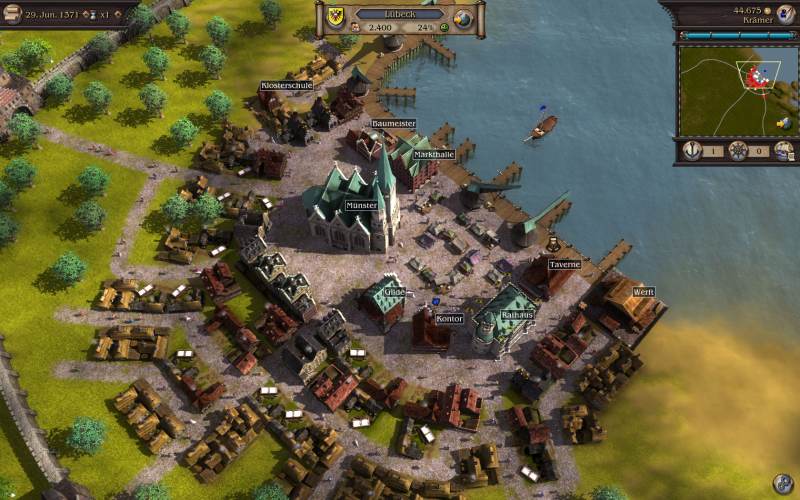Screen dimensions: 800x500
Task: Select the Gilde building label
Action: [x=394, y=292]
